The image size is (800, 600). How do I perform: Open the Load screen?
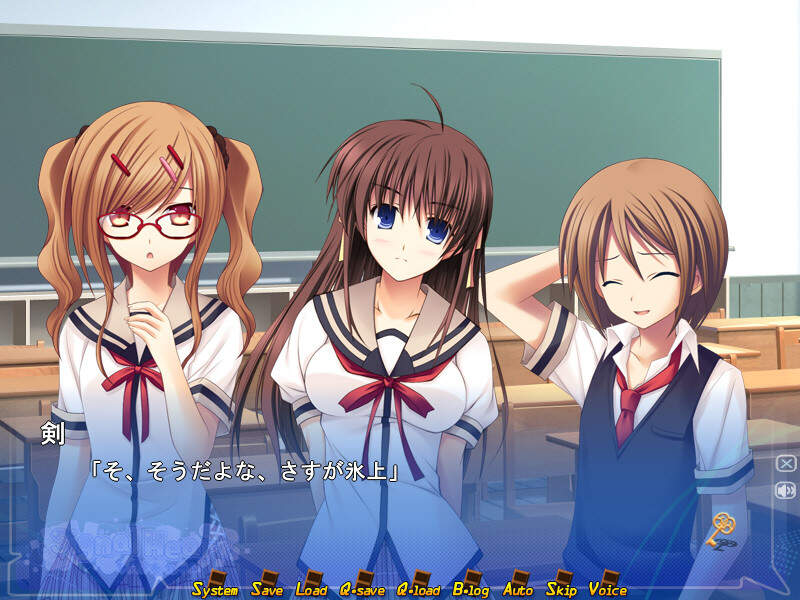(312, 586)
